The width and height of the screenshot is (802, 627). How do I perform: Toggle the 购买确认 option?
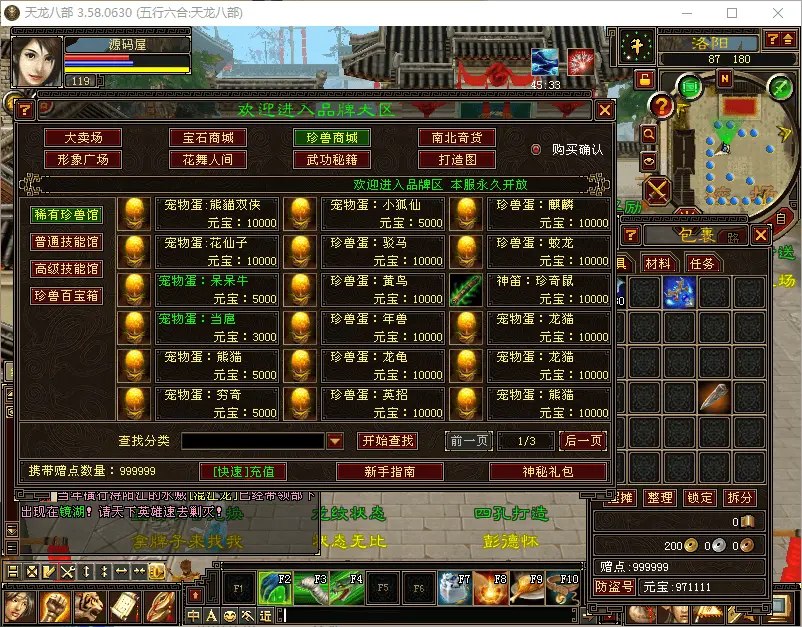pyautogui.click(x=537, y=150)
